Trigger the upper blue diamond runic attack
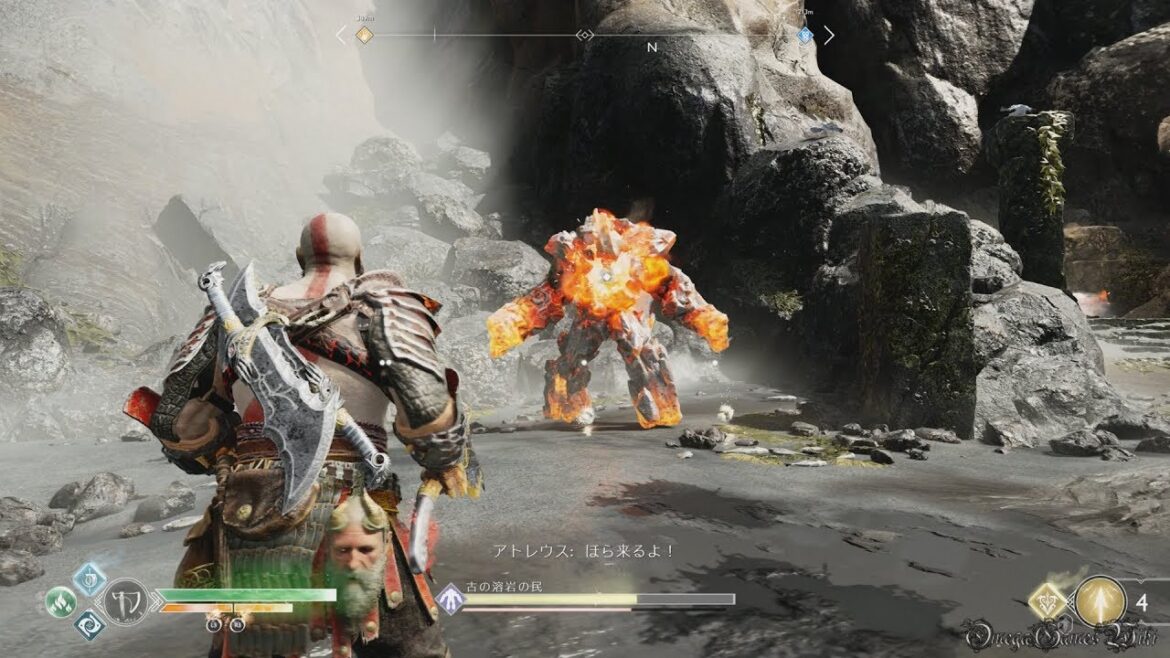This screenshot has width=1170, height=658. tap(90, 577)
